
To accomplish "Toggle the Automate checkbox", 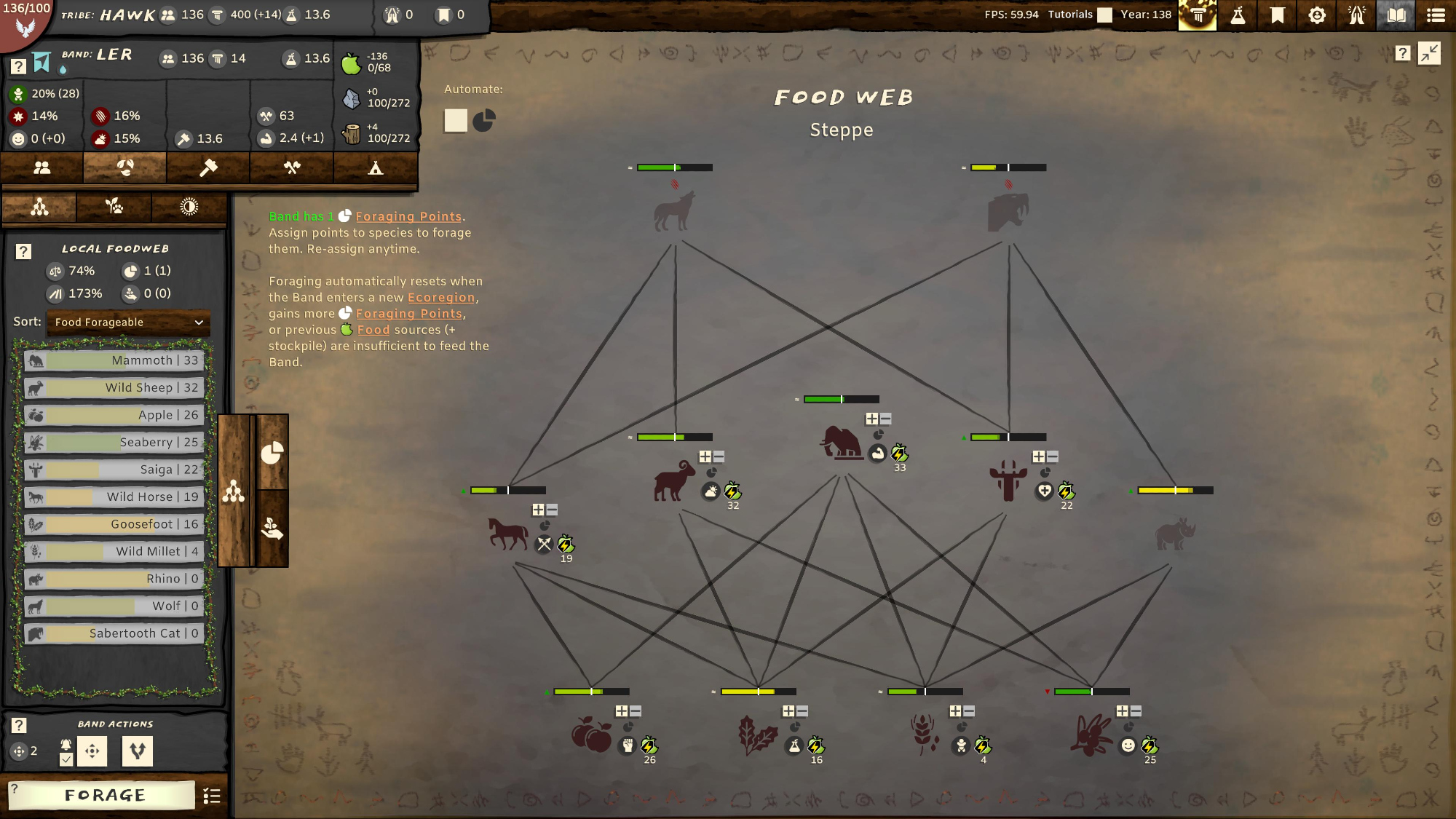I will pyautogui.click(x=456, y=121).
